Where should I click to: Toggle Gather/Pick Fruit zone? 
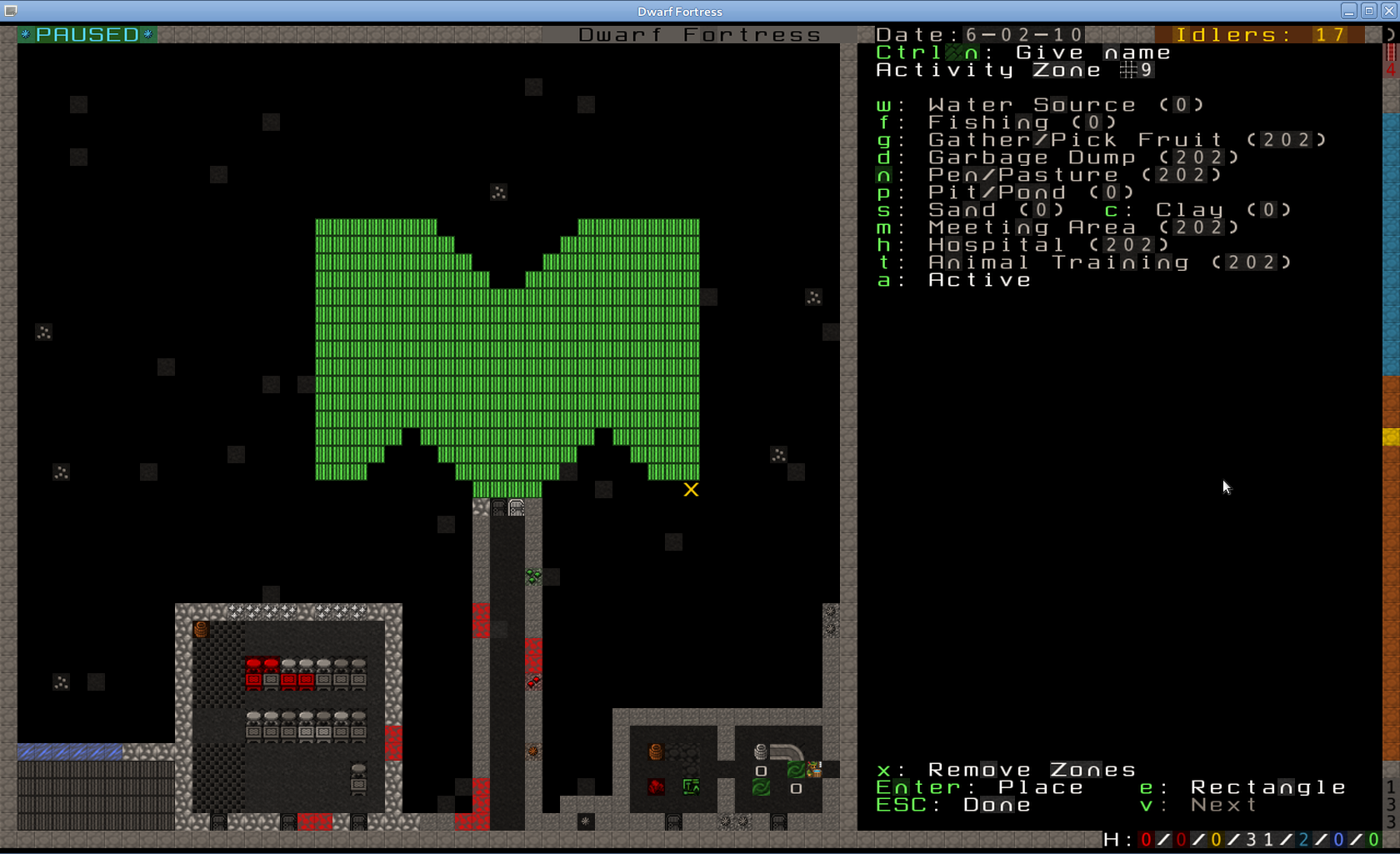(1075, 140)
